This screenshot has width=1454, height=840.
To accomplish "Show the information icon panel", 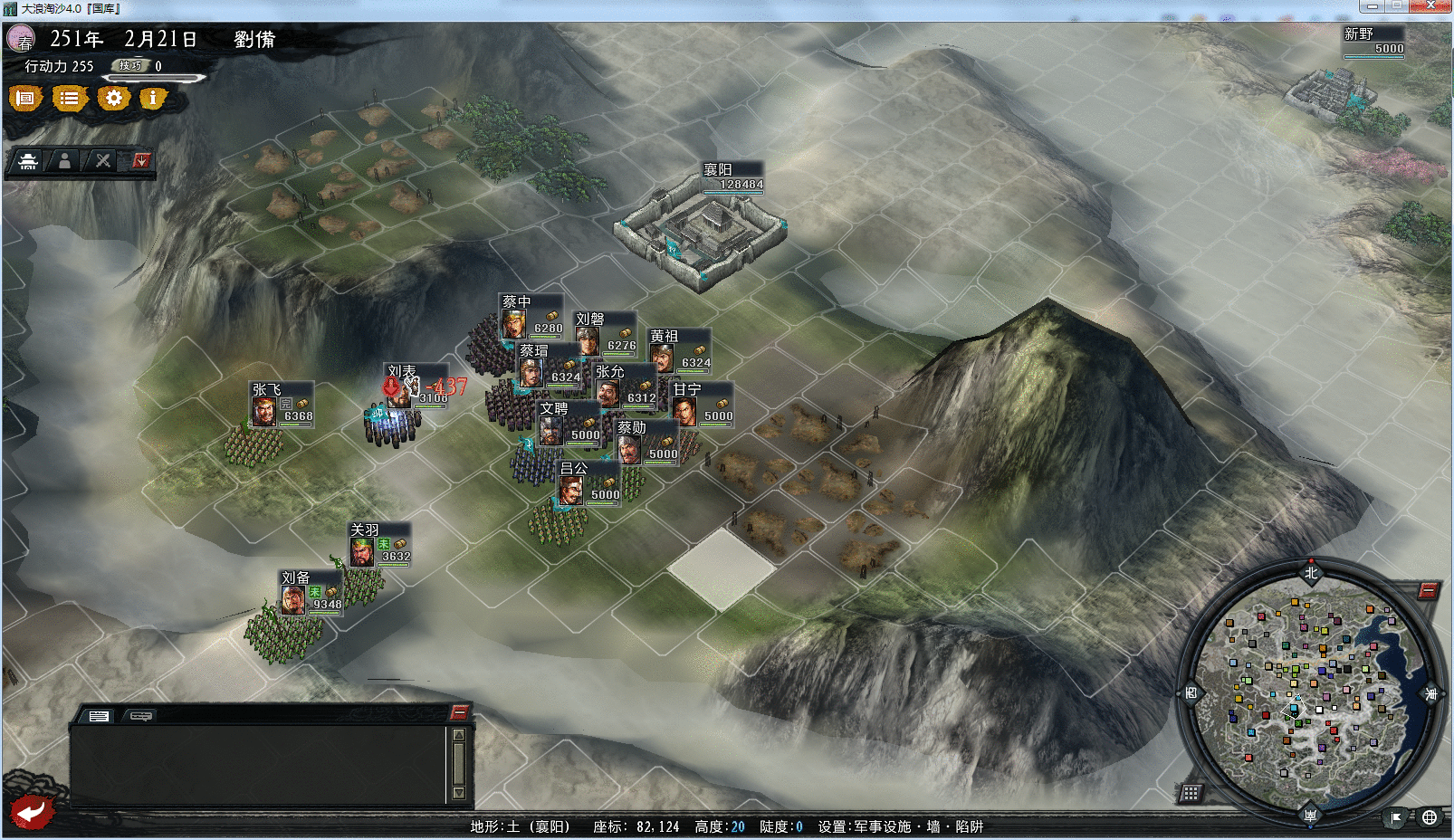I will tap(153, 98).
